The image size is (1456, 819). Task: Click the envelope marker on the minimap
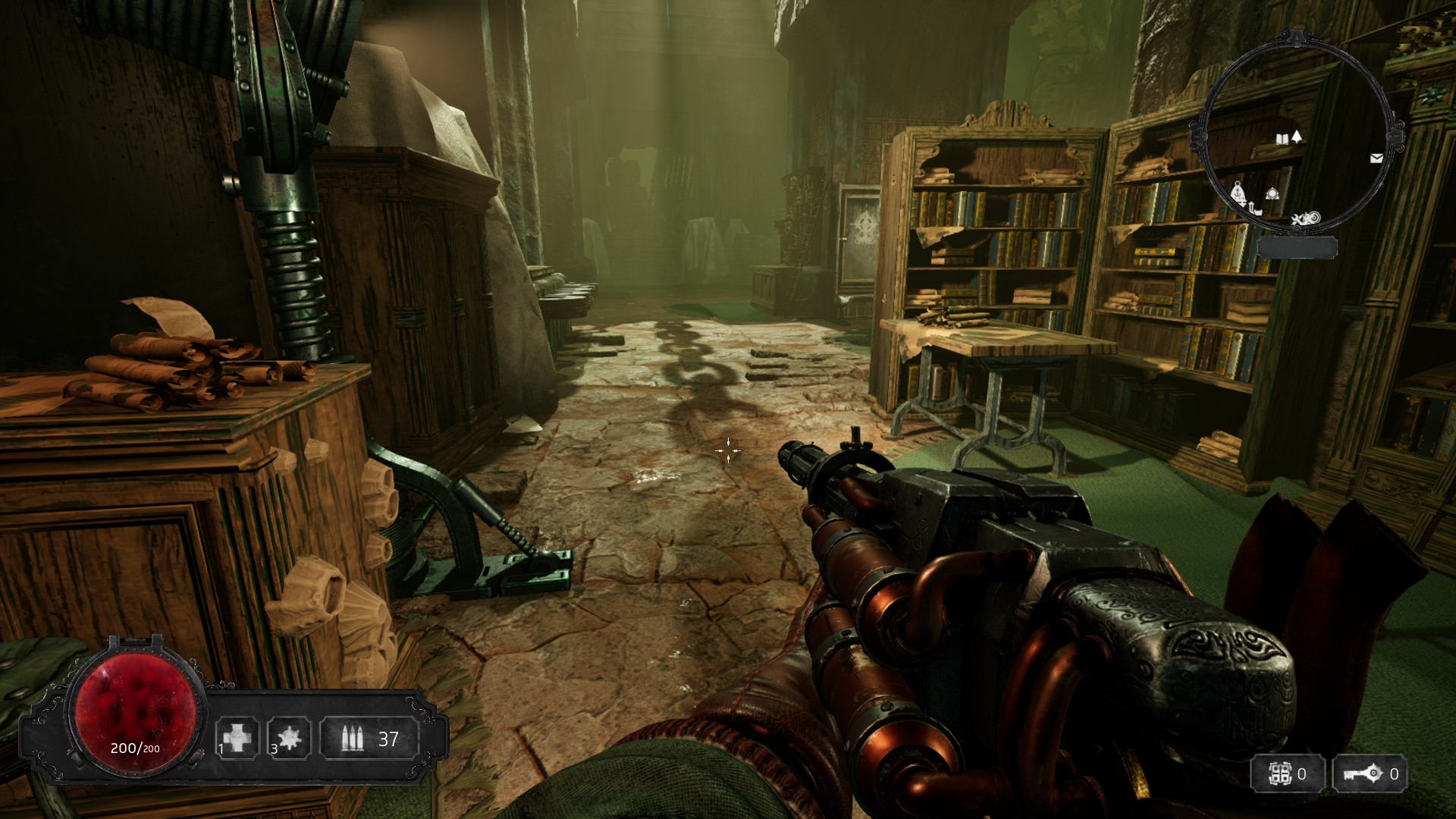1376,158
